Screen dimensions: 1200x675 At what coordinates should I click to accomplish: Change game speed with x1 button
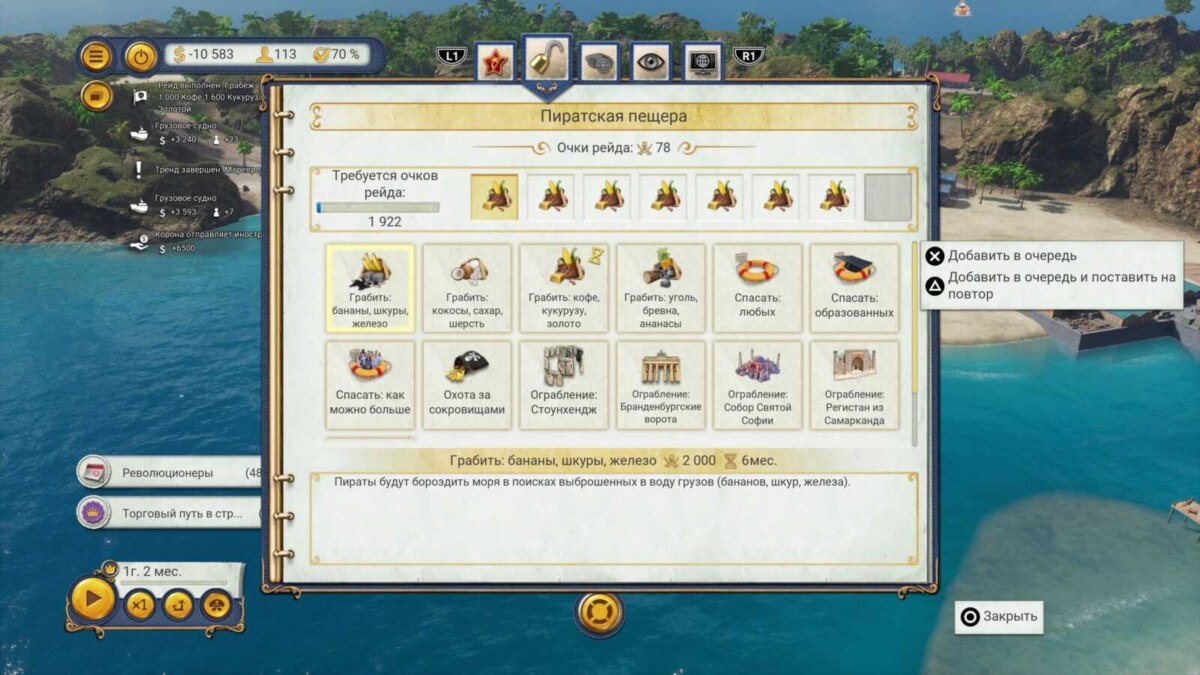click(140, 605)
